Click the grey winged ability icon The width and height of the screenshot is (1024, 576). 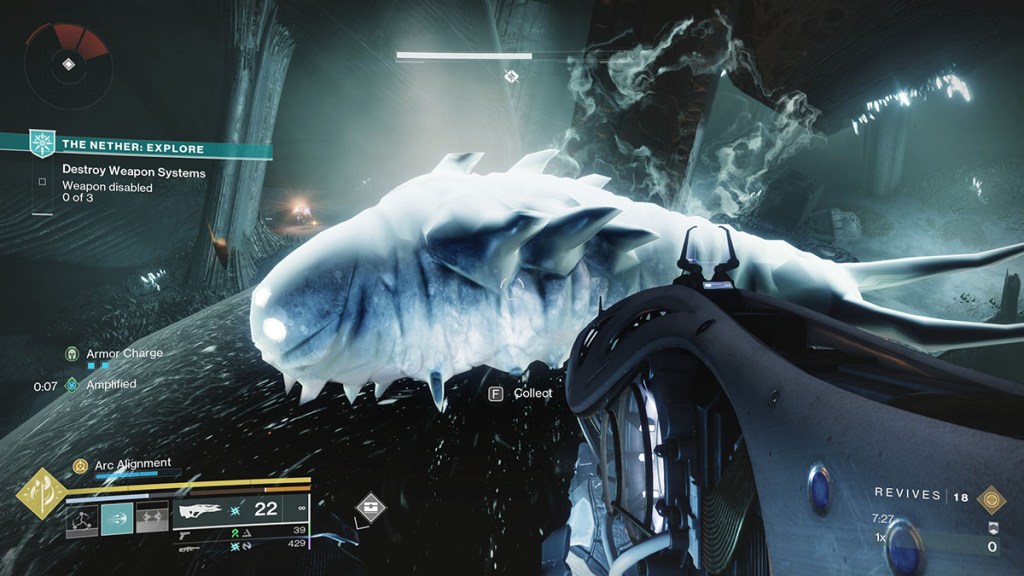151,518
